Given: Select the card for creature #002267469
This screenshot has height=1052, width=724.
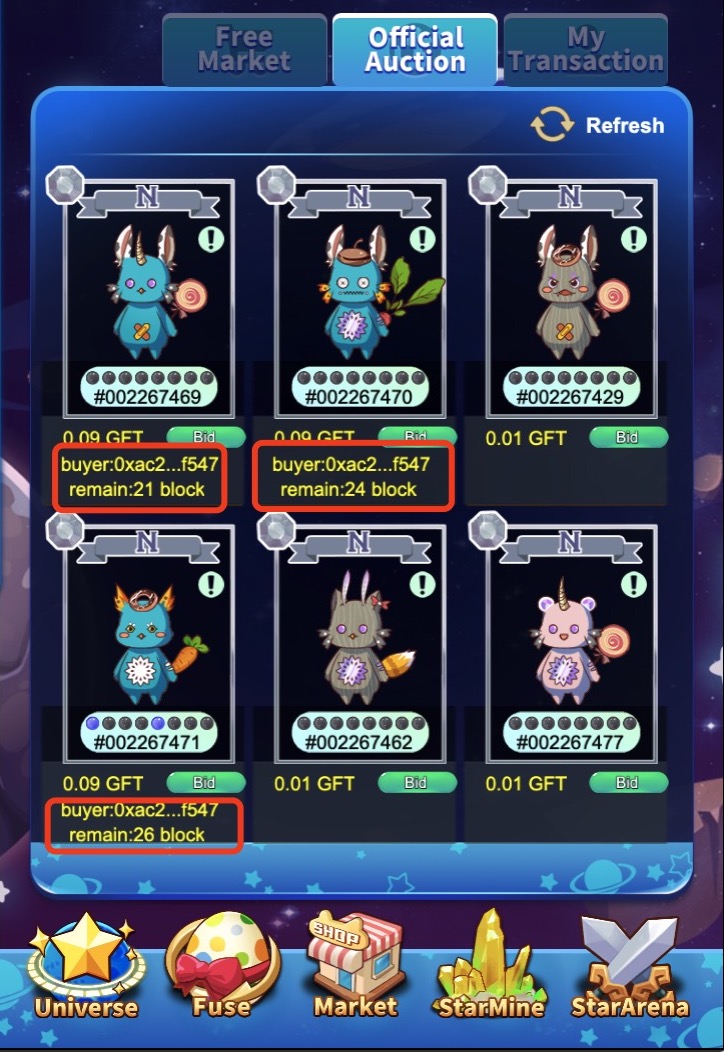Looking at the screenshot, I should point(148,299).
